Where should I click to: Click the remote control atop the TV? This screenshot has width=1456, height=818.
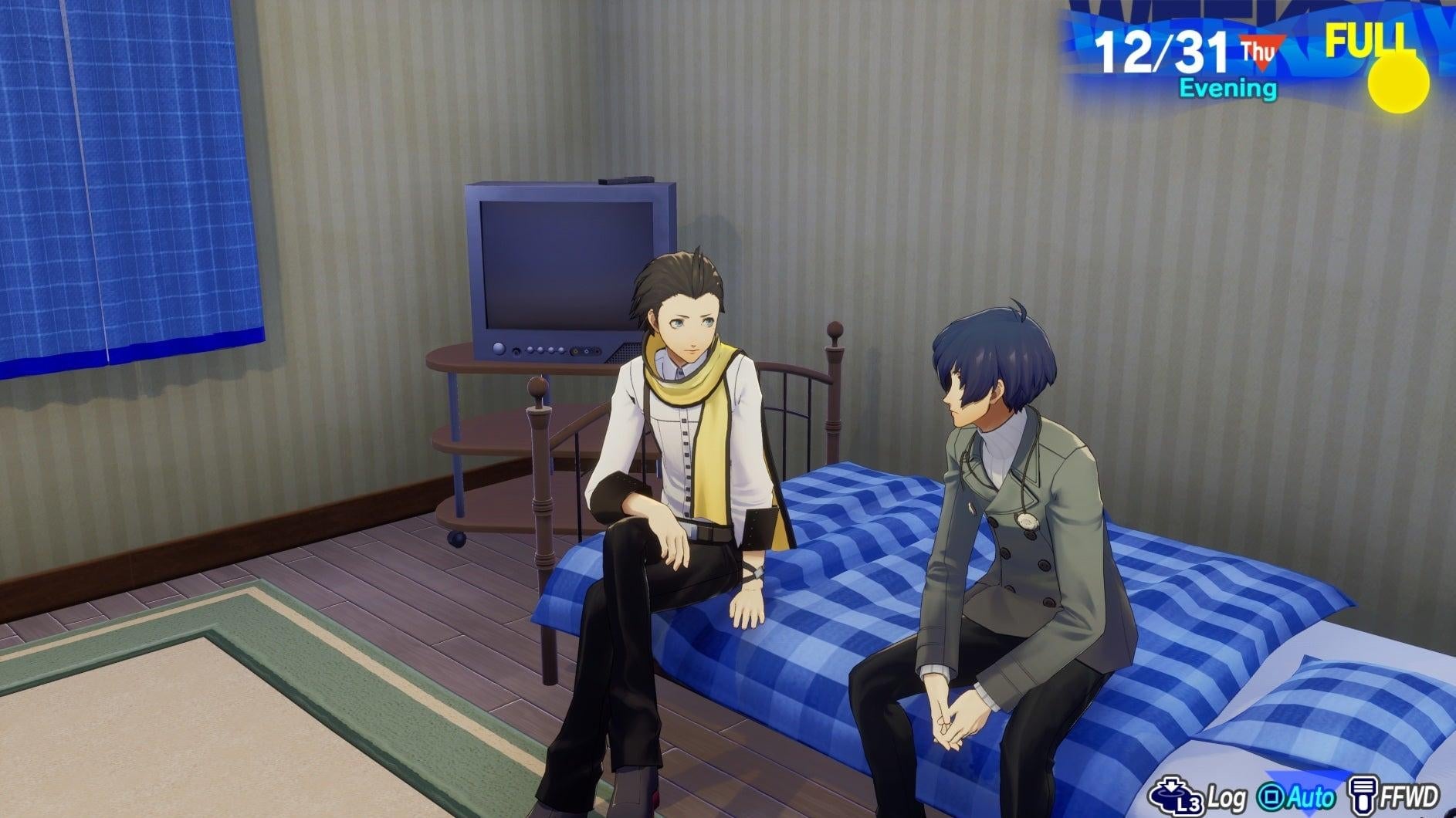click(x=625, y=181)
